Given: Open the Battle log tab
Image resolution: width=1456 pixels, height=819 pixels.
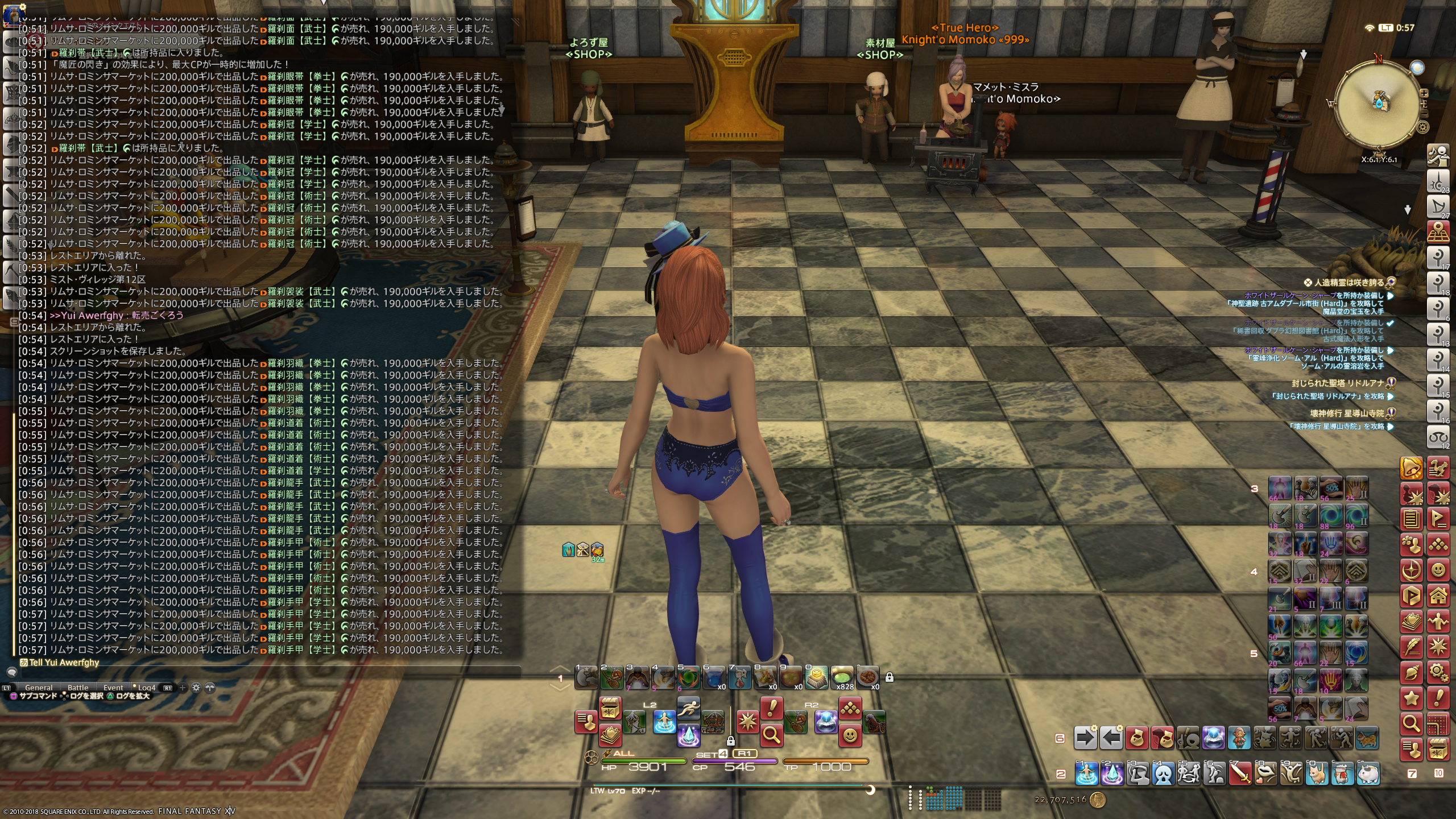Looking at the screenshot, I should tap(78, 688).
